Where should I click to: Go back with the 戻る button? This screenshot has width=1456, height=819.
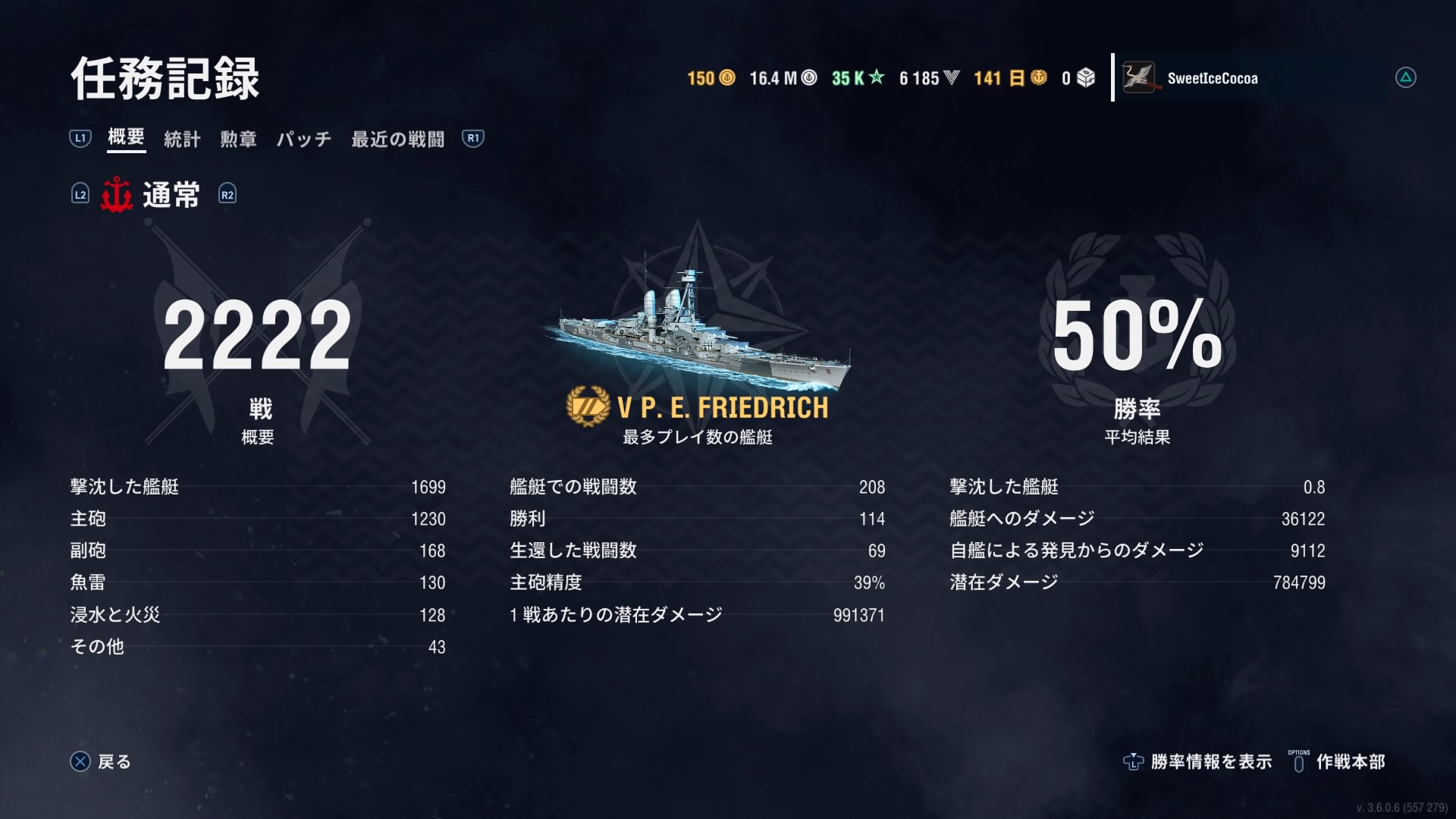point(101,761)
